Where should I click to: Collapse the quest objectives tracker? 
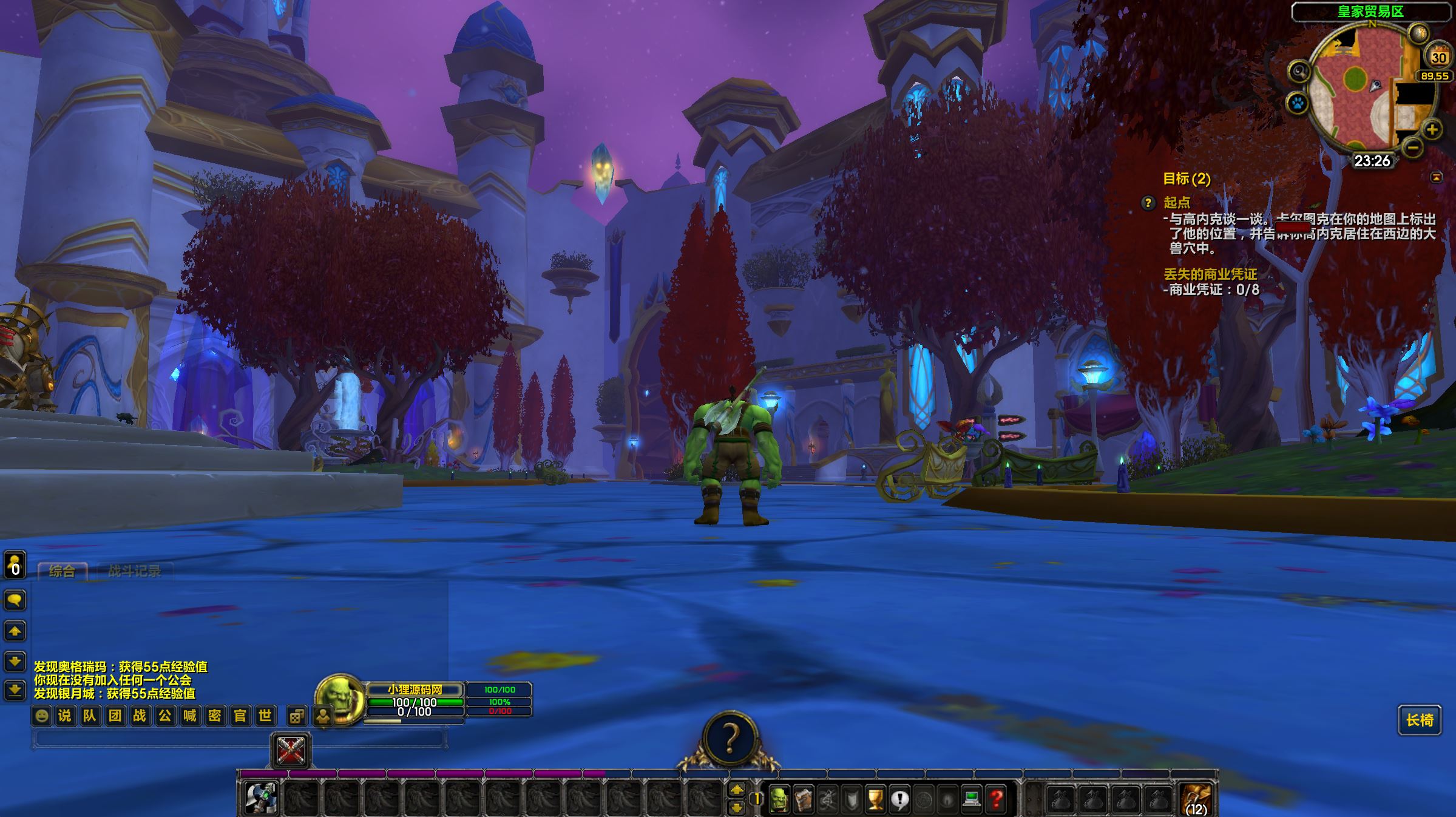pyautogui.click(x=1436, y=177)
